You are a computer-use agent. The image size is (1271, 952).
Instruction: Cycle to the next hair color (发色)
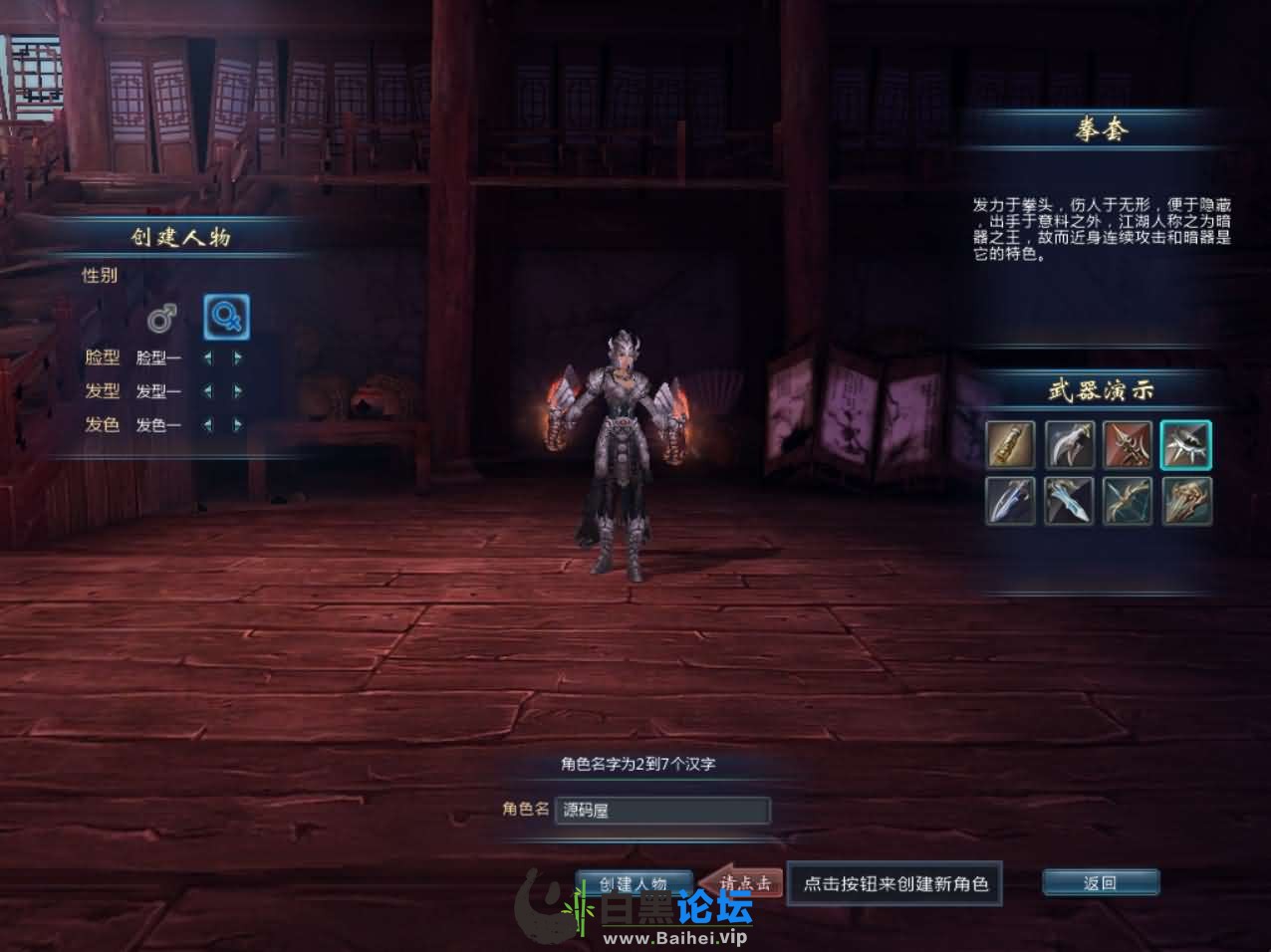coord(237,425)
